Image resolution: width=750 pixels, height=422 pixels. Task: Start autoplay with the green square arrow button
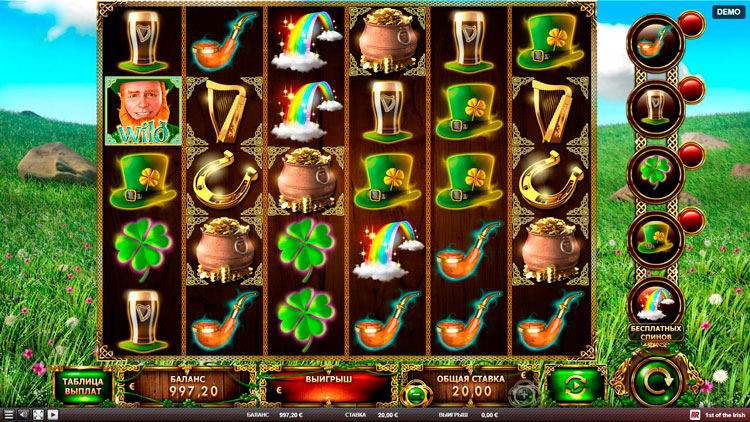pos(574,386)
